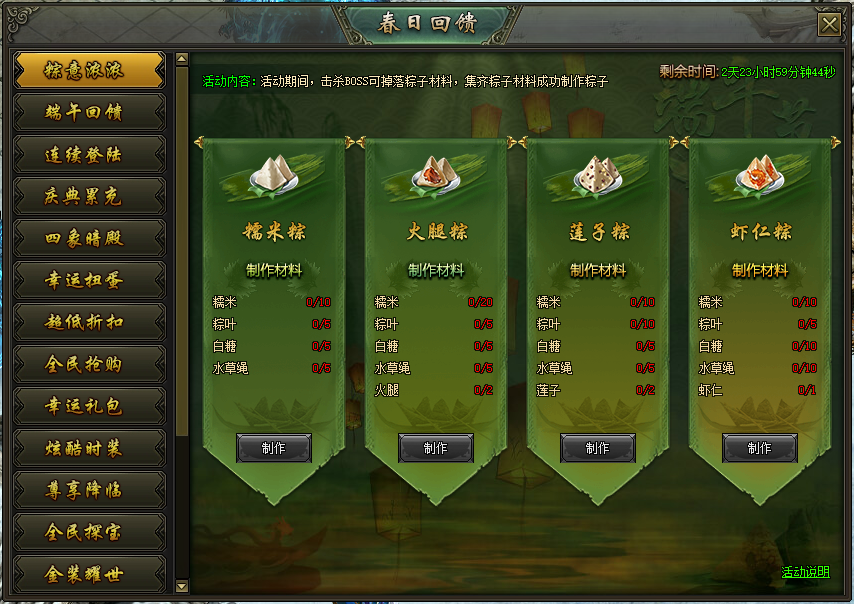Image resolution: width=854 pixels, height=604 pixels.
Task: Select the 全民抢购 tab
Action: click(x=89, y=364)
